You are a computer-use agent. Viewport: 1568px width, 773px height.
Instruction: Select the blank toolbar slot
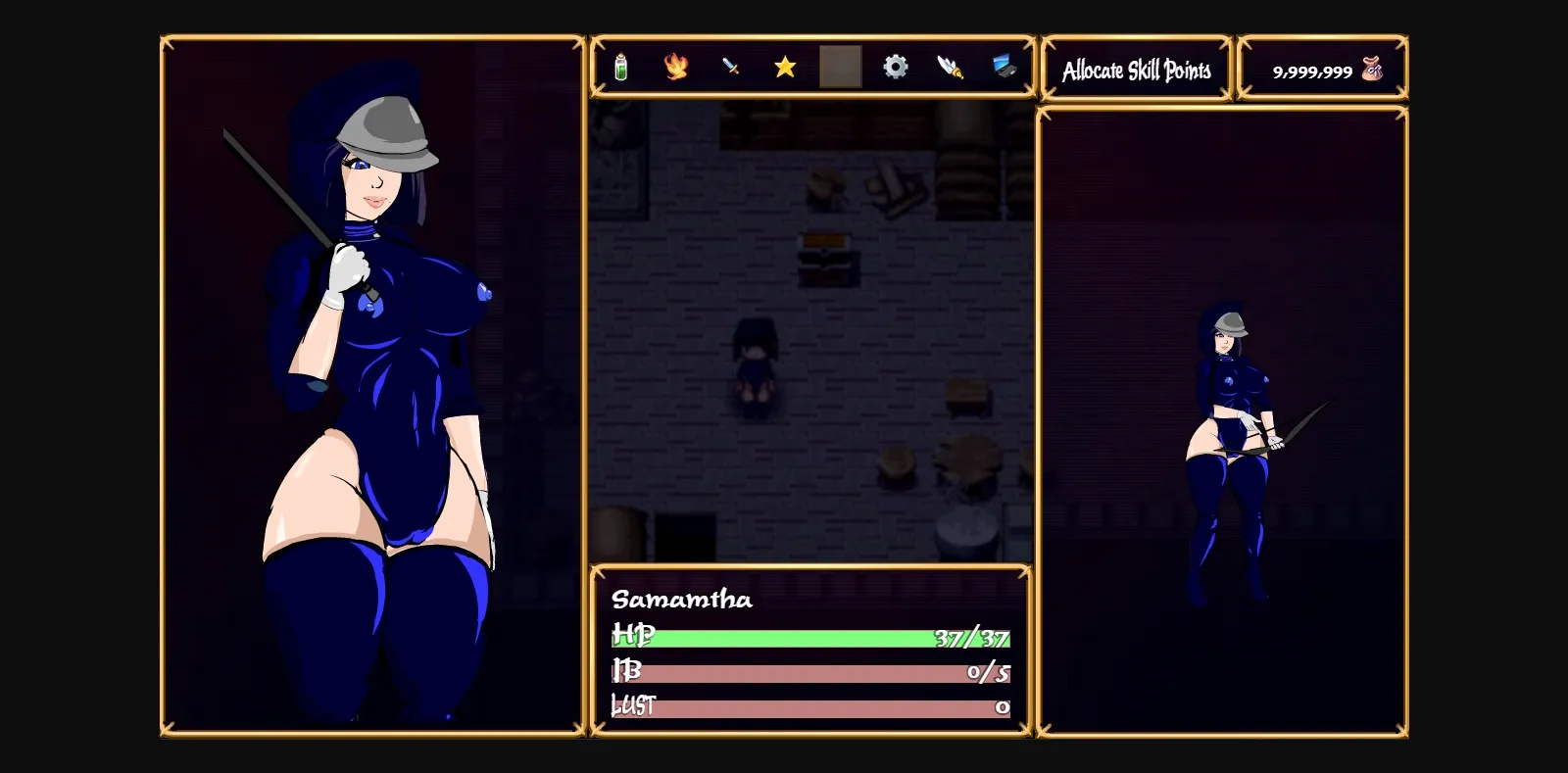pos(841,67)
